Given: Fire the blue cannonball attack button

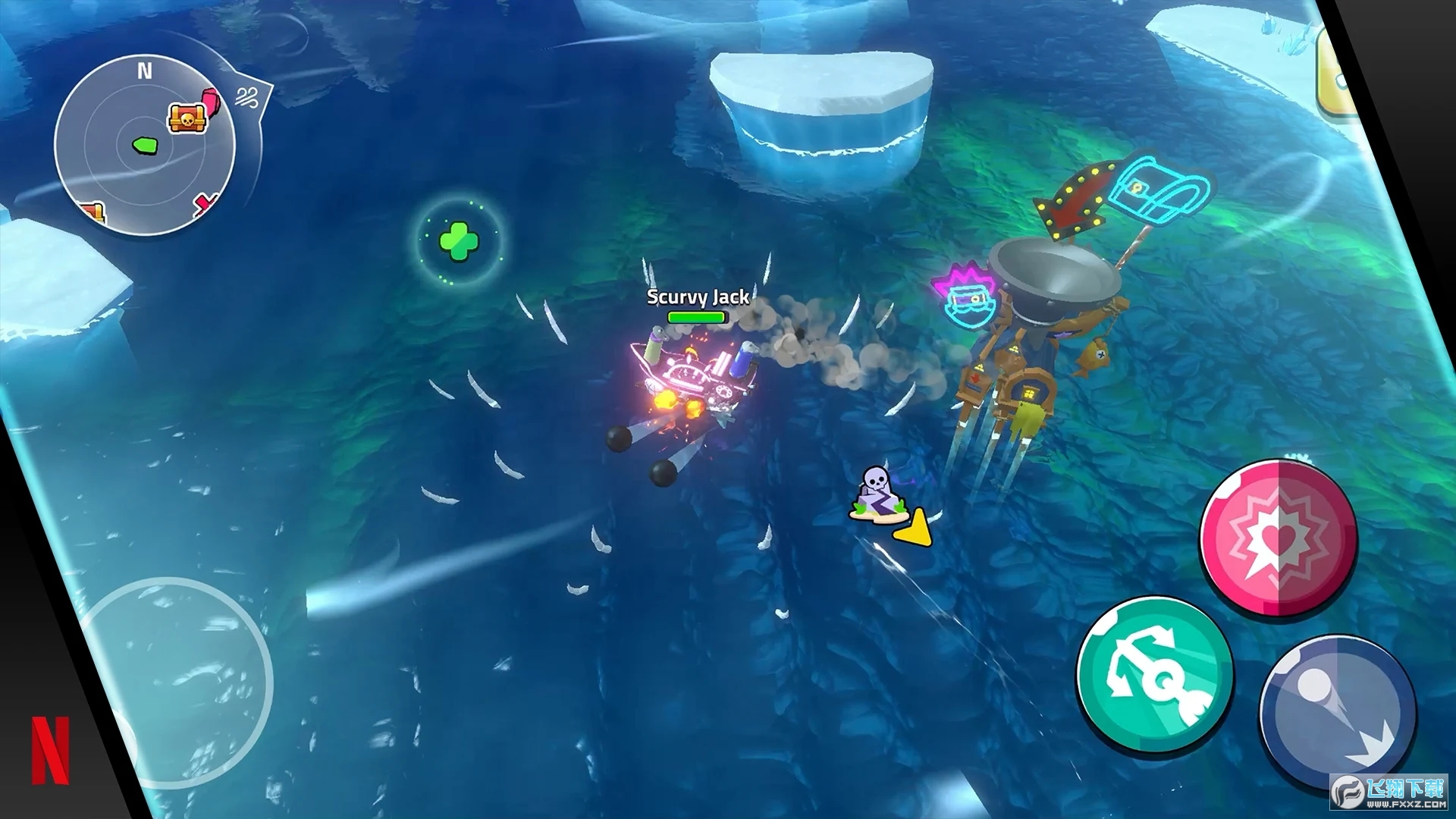Looking at the screenshot, I should (x=1336, y=711).
